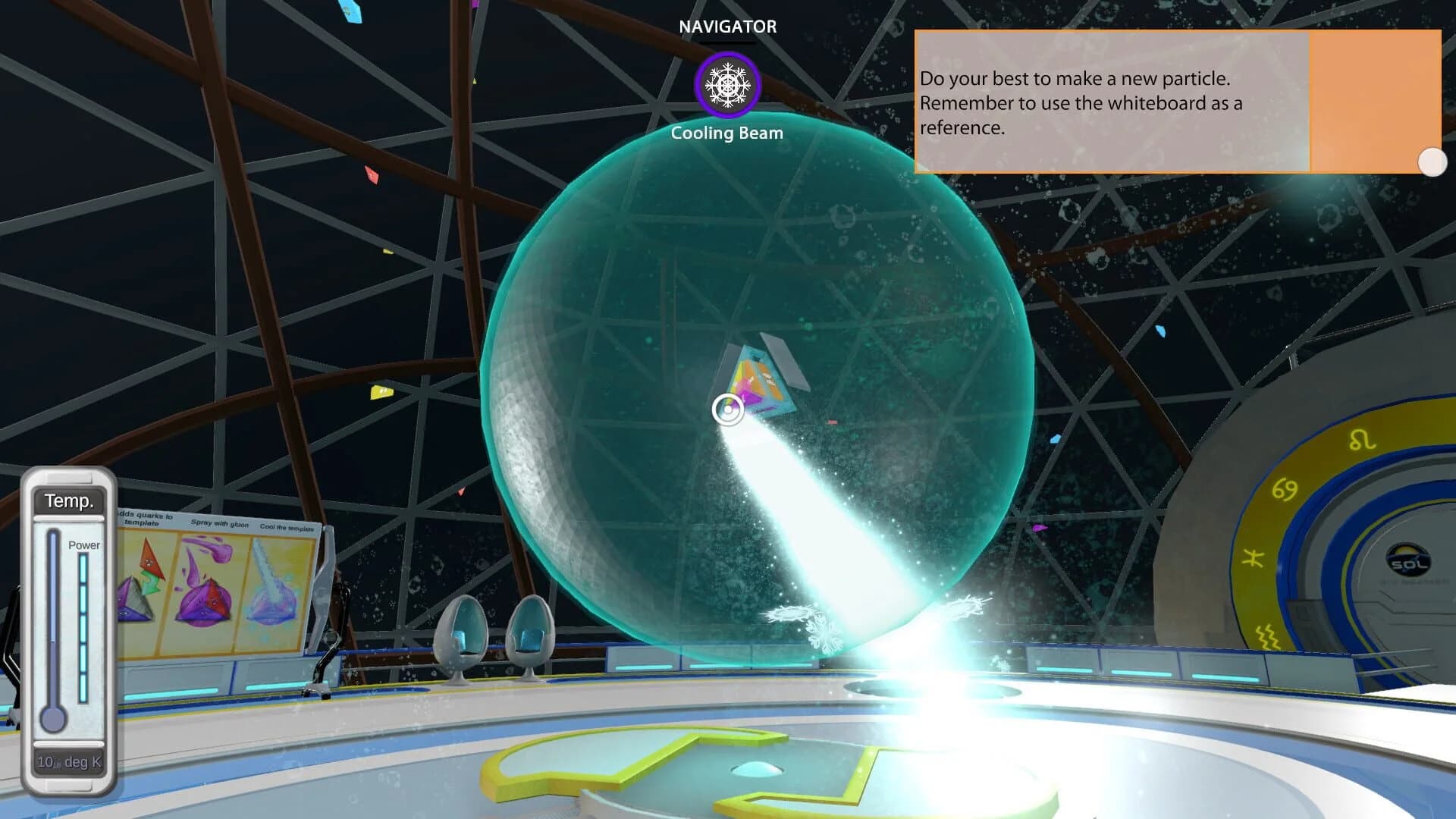
Task: Click the snowflake symbol inside the purple ring
Action: pos(726,85)
